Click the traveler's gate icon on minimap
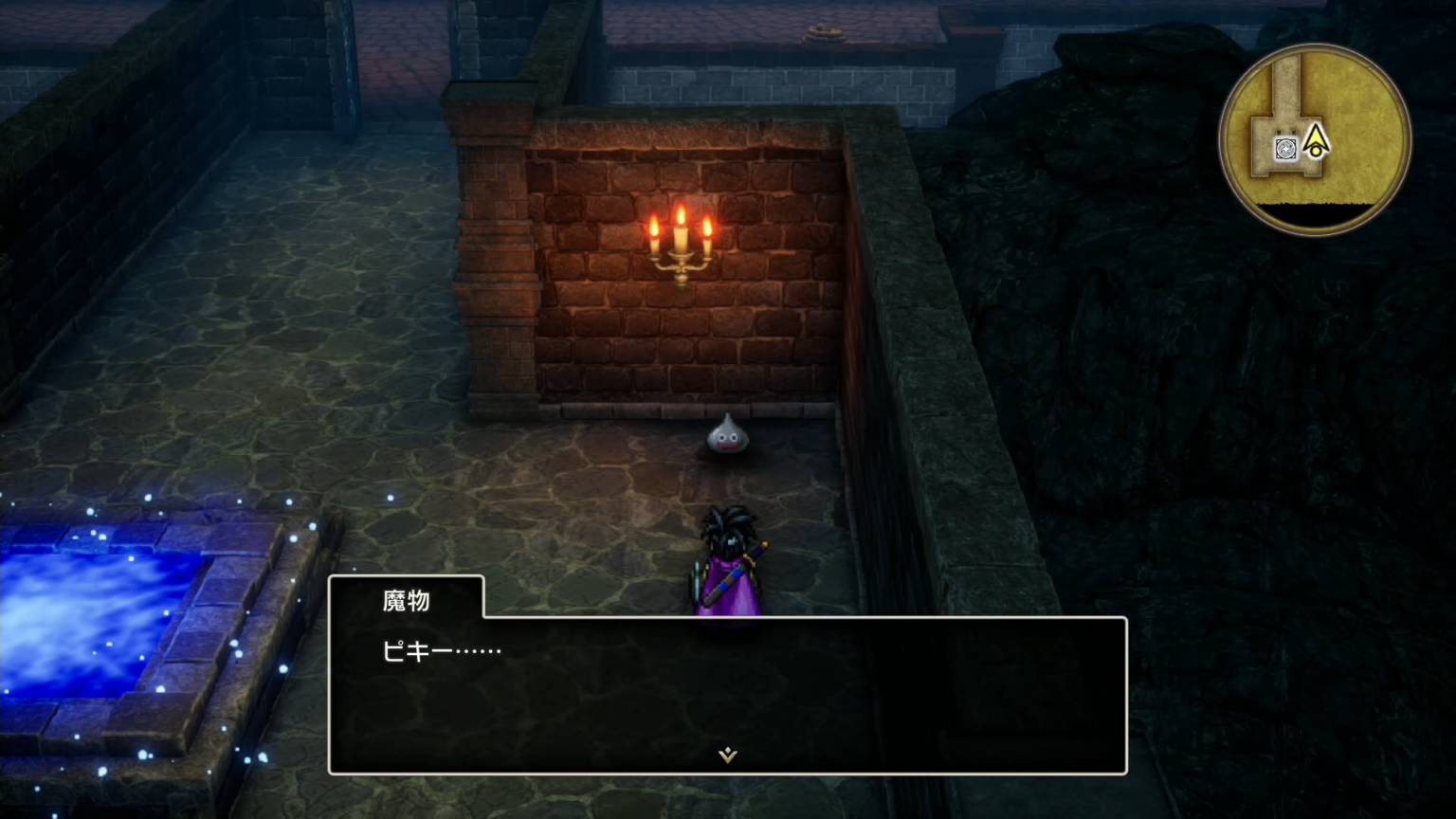Viewport: 1456px width, 819px height. tap(1284, 148)
